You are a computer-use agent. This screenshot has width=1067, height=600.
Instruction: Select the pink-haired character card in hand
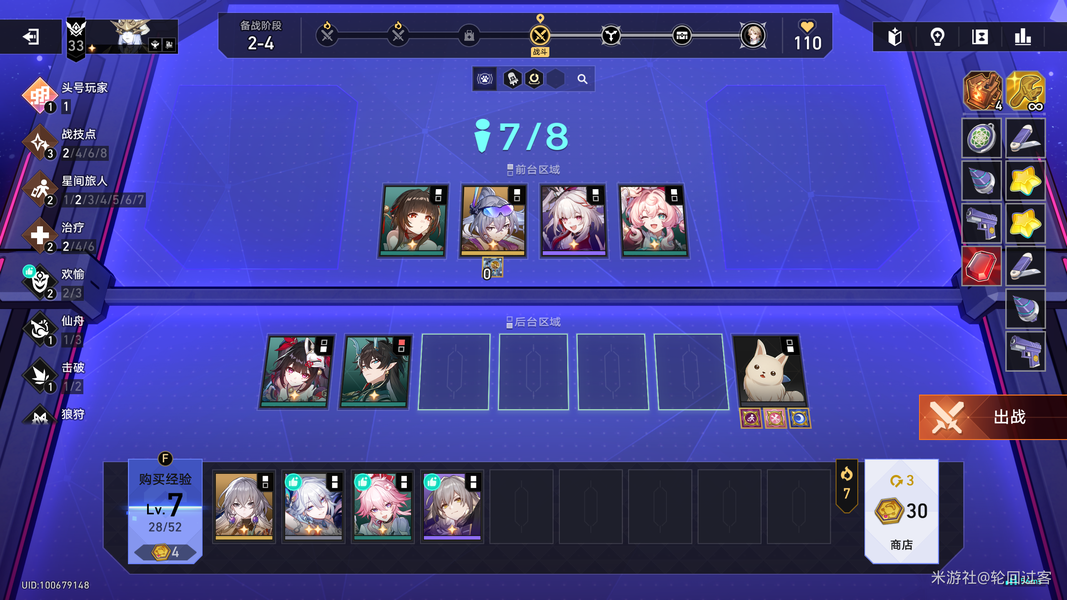[383, 506]
